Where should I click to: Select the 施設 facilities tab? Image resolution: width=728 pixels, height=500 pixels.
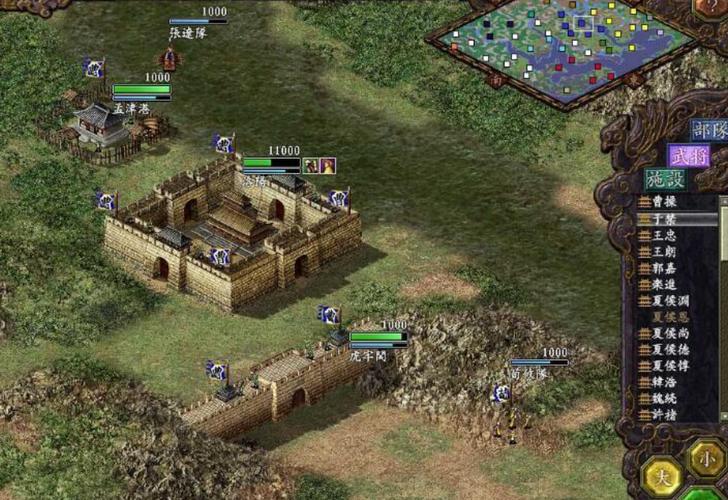[667, 180]
